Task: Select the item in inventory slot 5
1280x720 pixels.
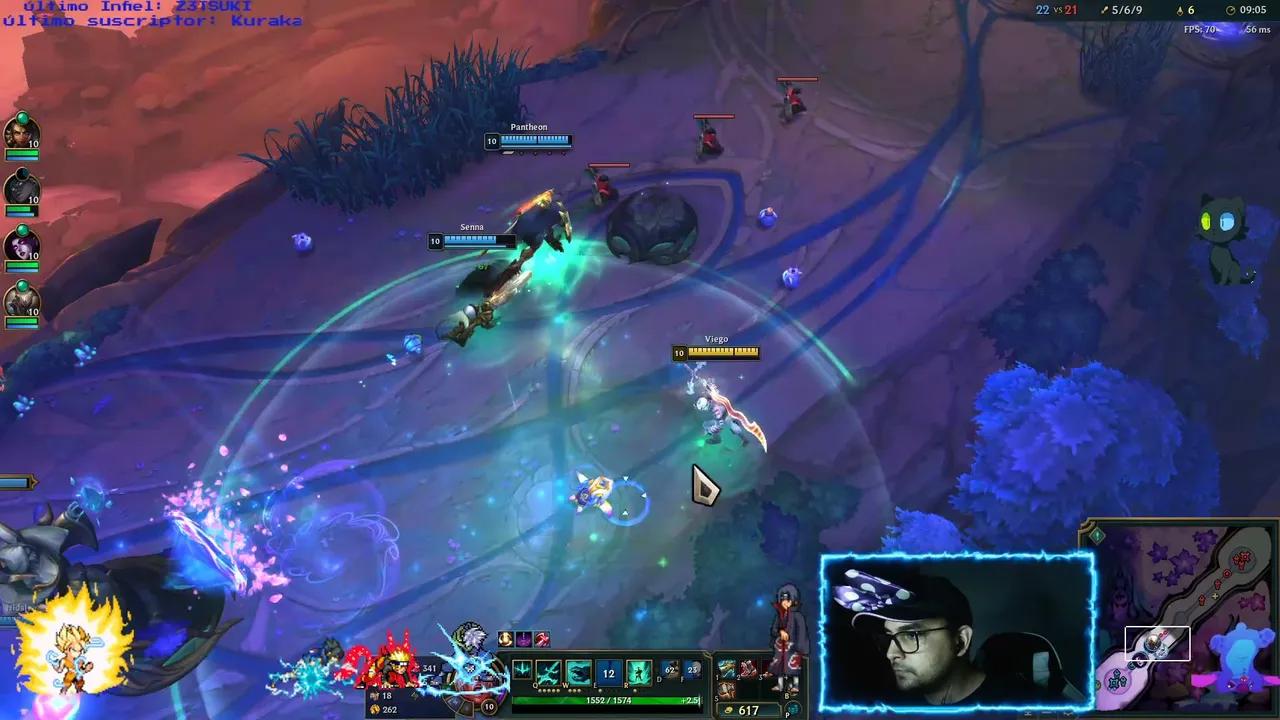Action: 727,690
